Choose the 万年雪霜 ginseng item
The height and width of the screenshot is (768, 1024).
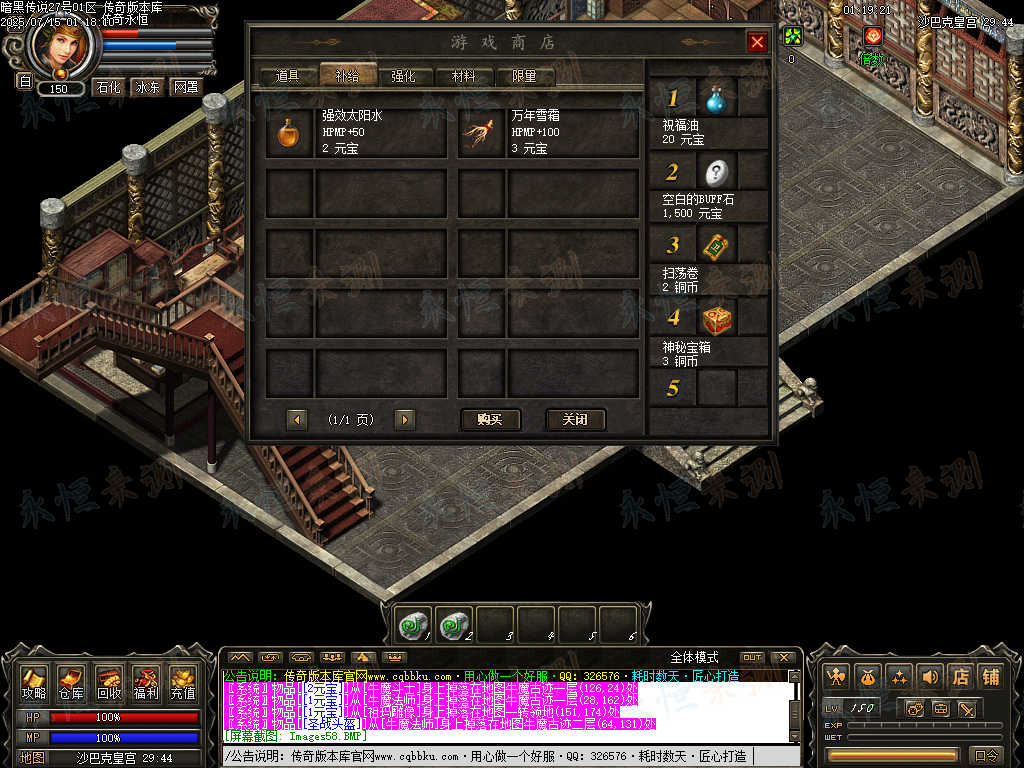[480, 134]
